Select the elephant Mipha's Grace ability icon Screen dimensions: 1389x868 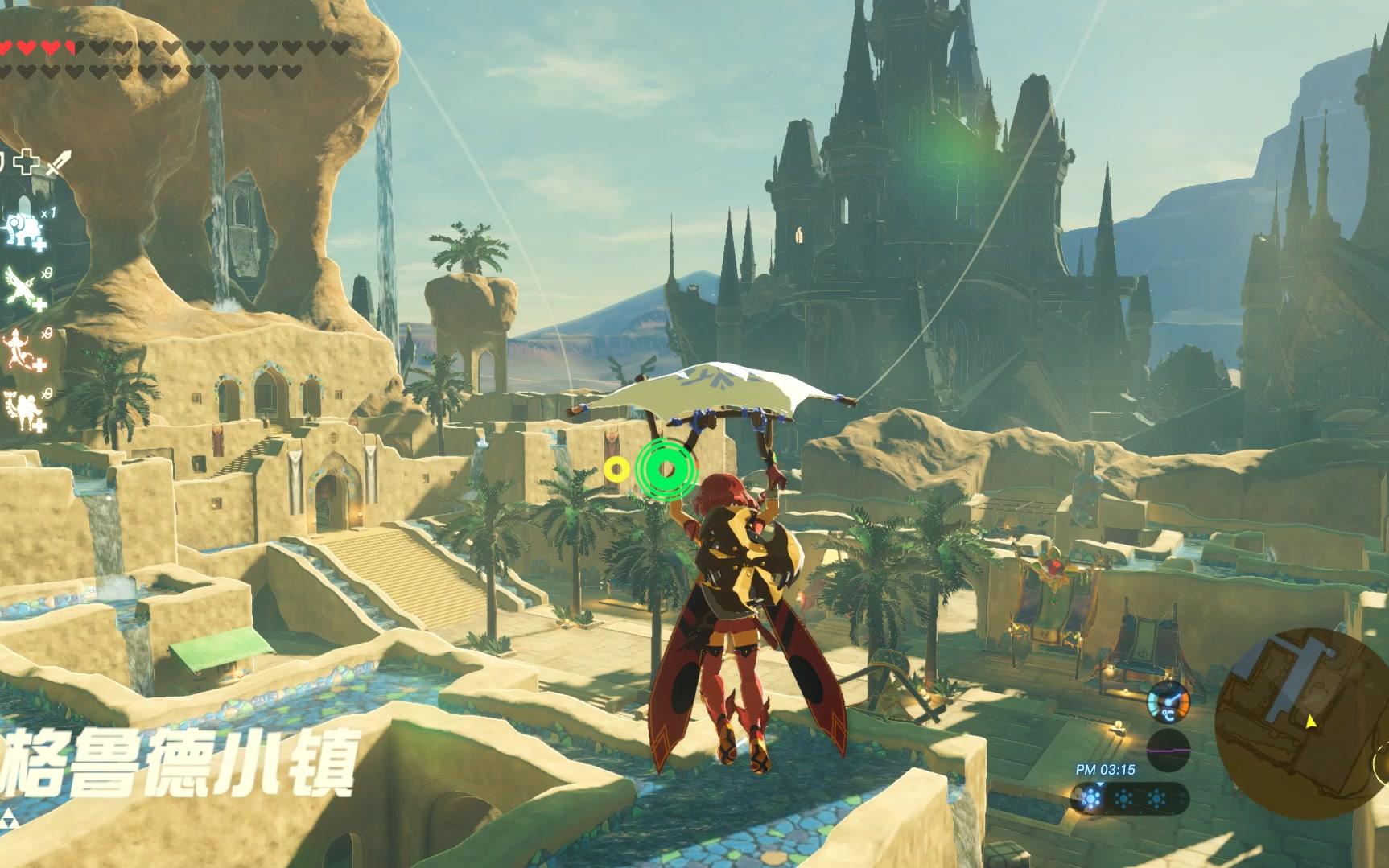point(22,228)
